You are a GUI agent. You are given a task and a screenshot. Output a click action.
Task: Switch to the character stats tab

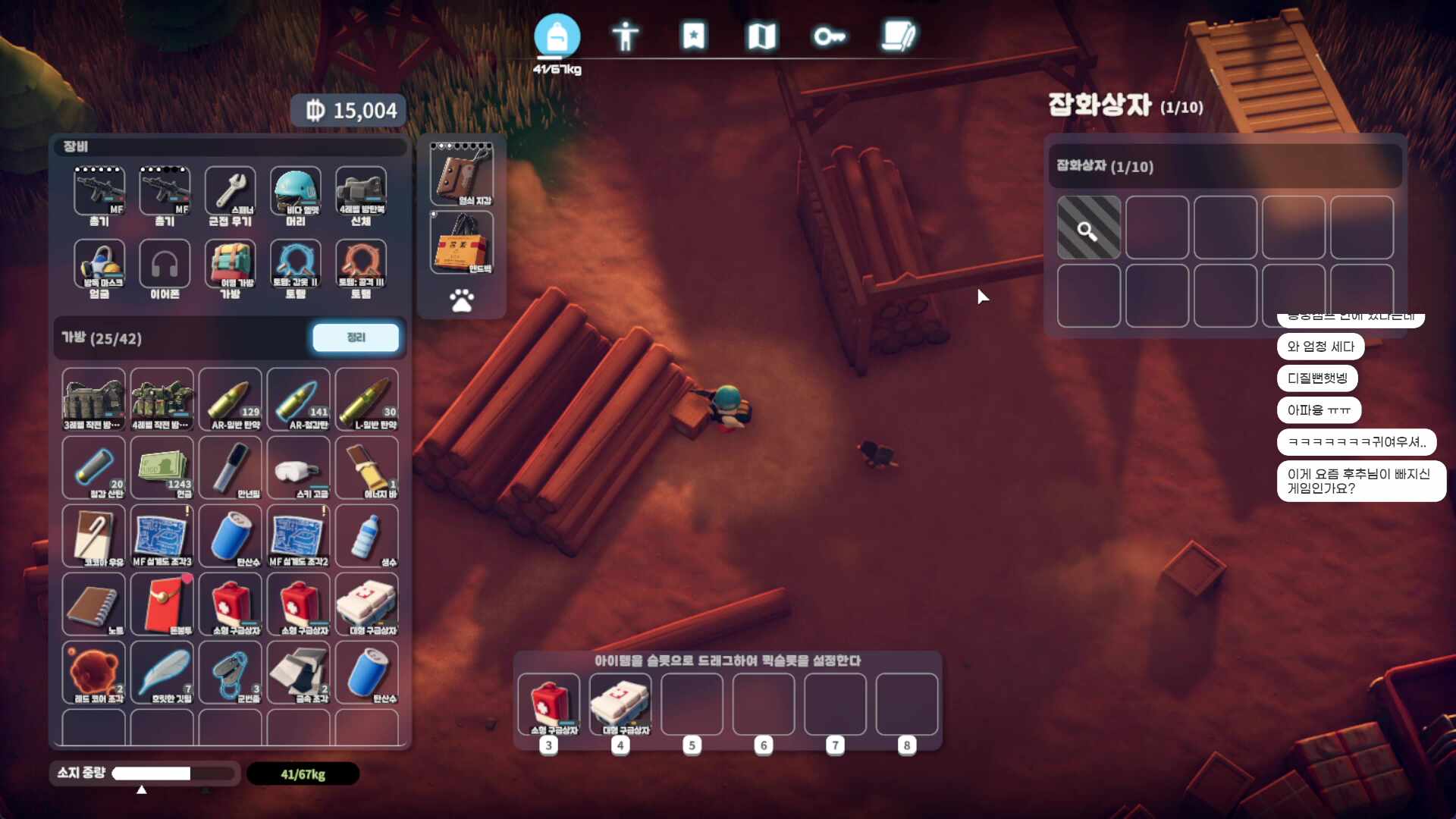pos(625,36)
